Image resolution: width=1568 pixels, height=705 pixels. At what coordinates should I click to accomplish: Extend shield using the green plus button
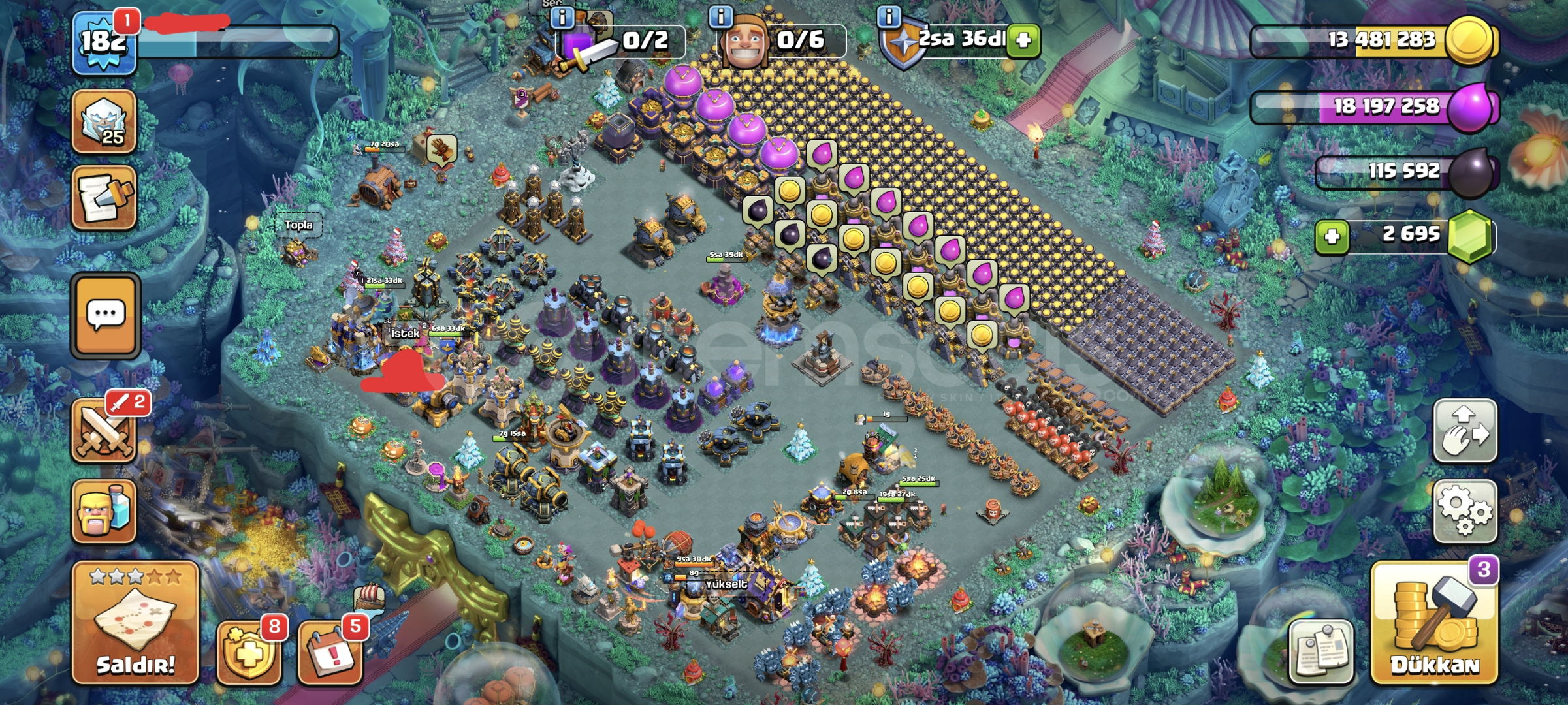1023,40
